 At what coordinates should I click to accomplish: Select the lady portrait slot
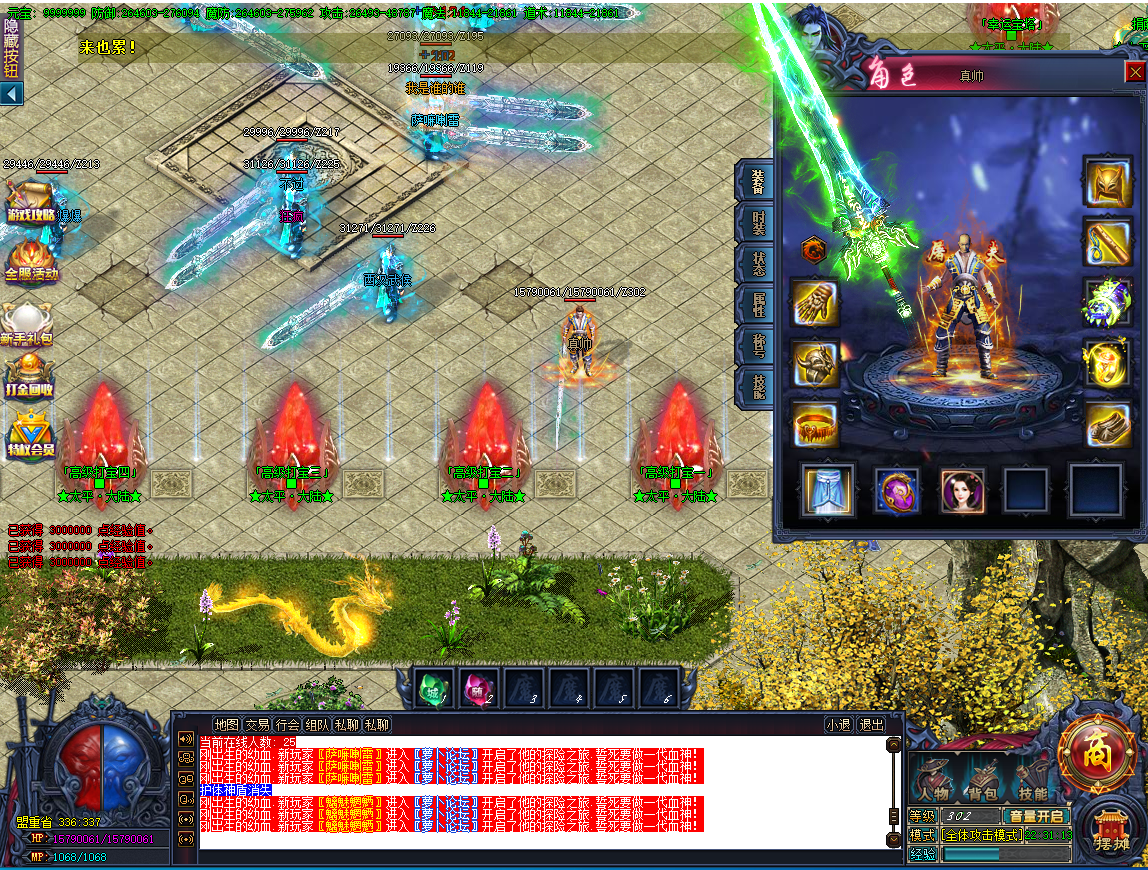pos(962,491)
